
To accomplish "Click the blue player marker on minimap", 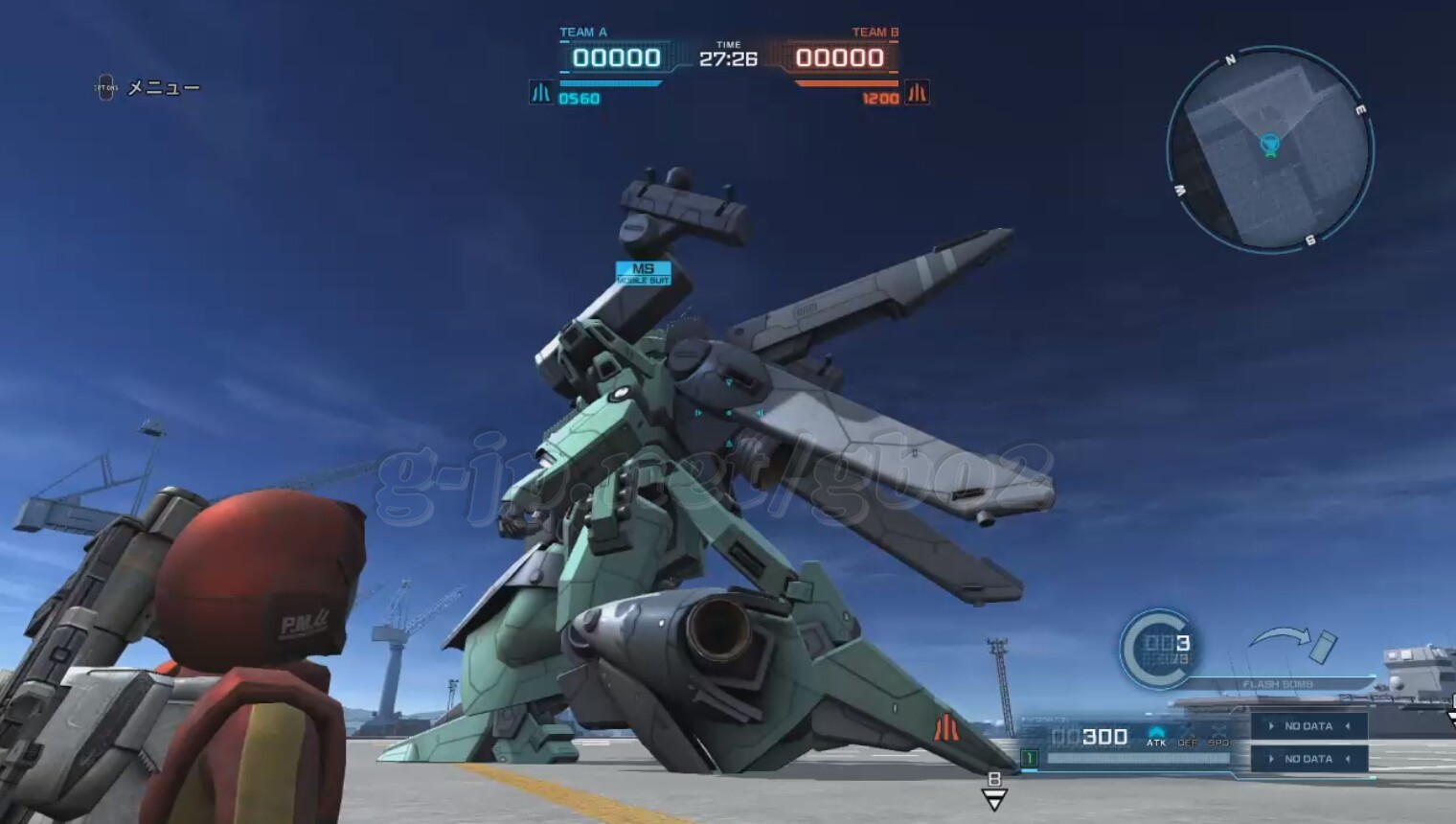I will coord(1270,146).
